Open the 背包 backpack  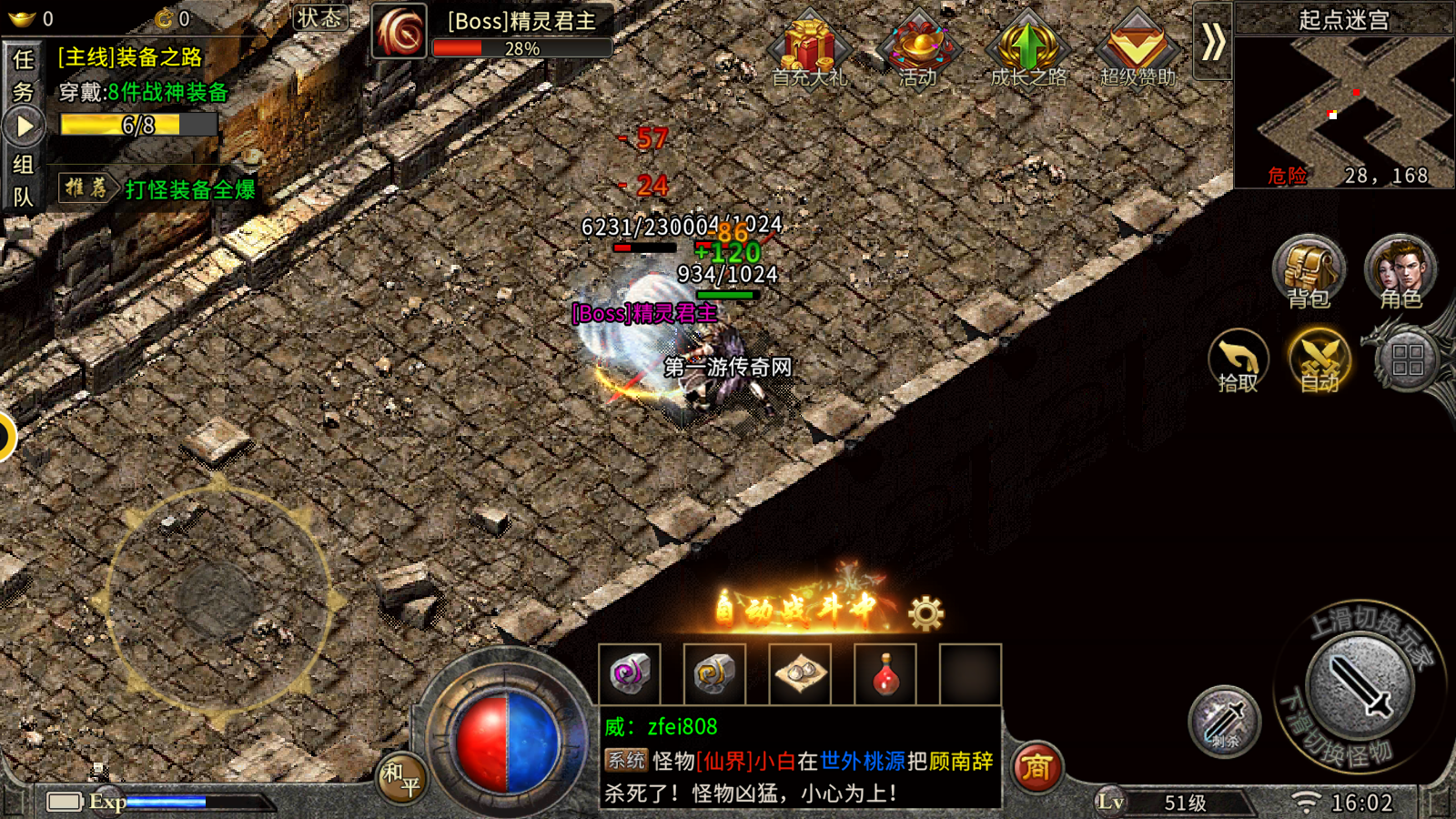pyautogui.click(x=1309, y=272)
